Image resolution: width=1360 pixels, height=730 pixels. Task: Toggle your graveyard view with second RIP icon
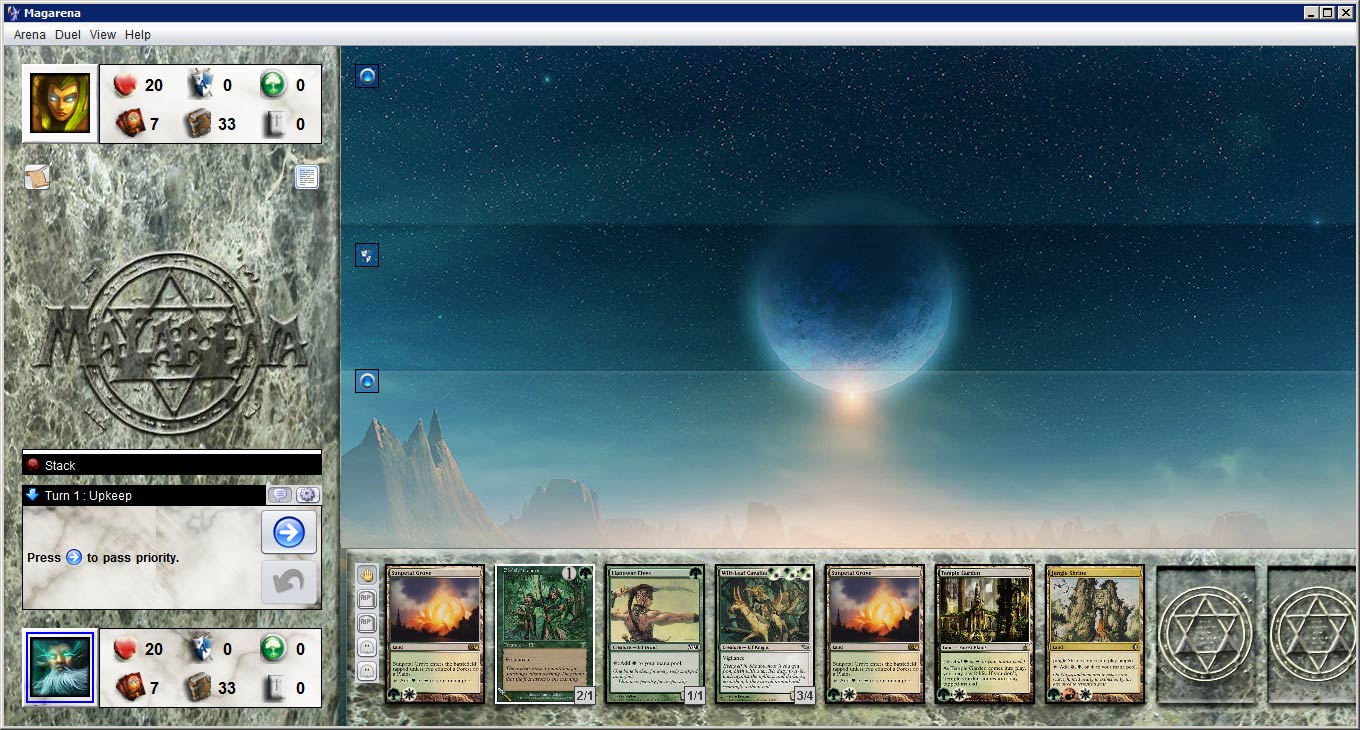pyautogui.click(x=366, y=623)
